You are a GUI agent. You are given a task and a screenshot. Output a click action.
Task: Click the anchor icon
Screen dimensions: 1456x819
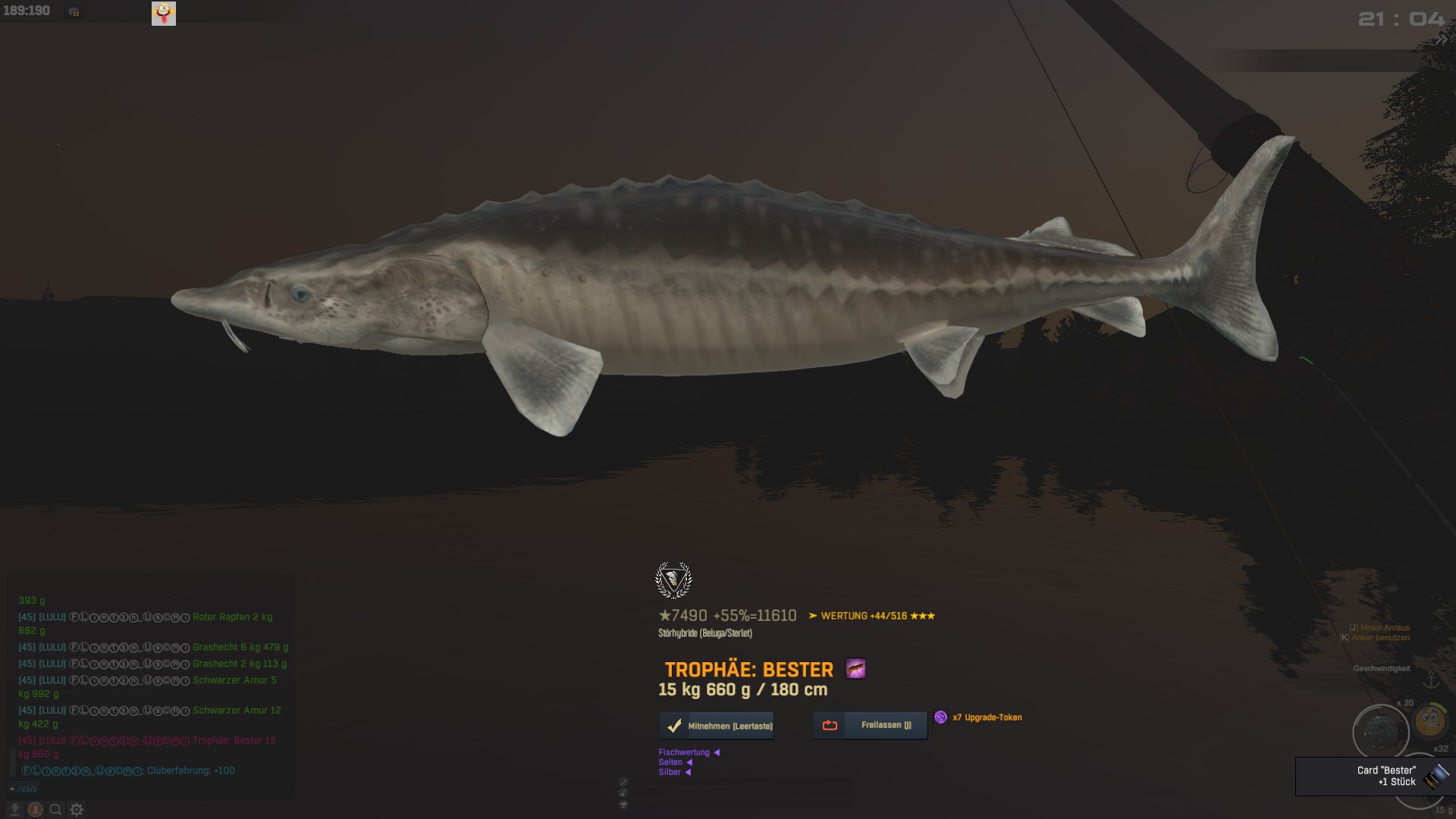tap(1431, 680)
